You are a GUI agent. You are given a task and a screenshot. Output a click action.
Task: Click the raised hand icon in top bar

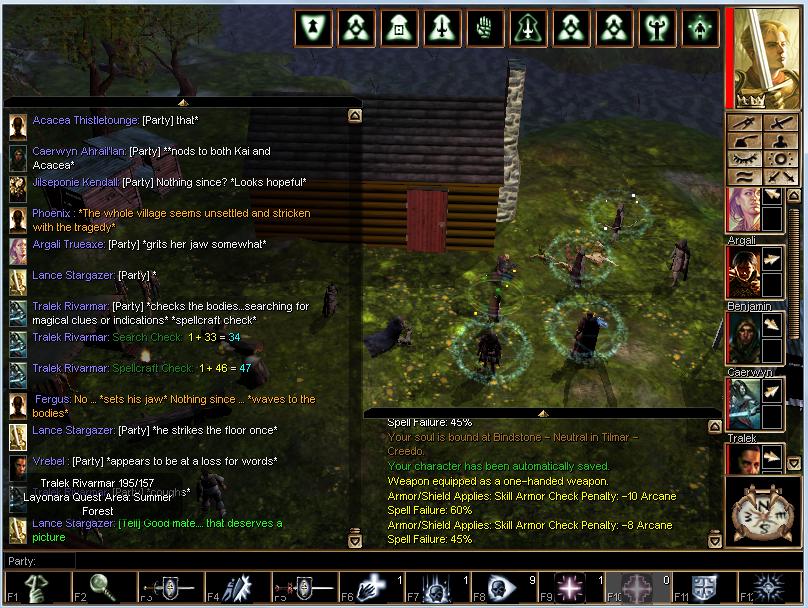(x=485, y=29)
